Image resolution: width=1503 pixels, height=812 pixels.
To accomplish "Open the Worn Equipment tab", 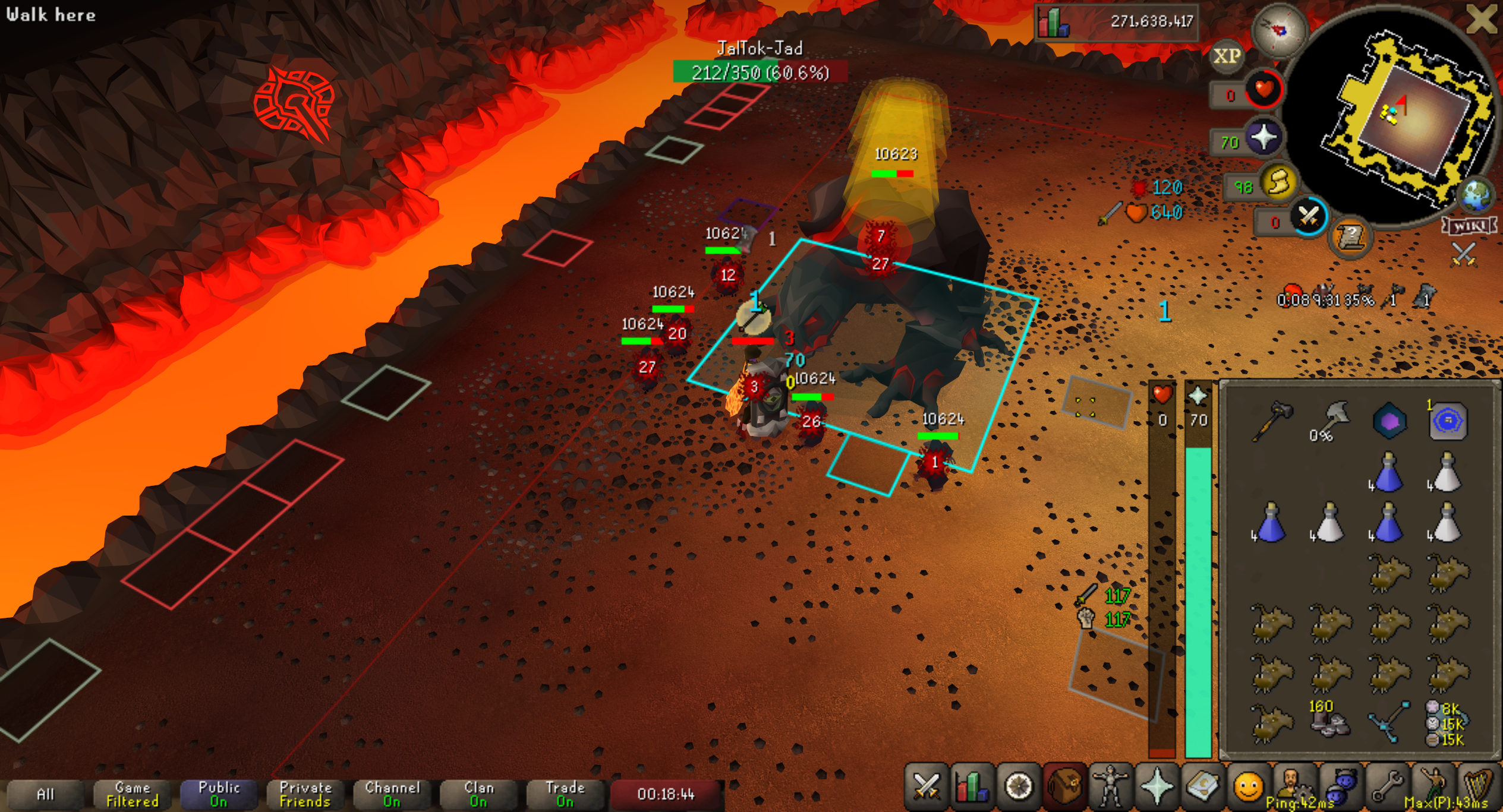I will click(1110, 787).
